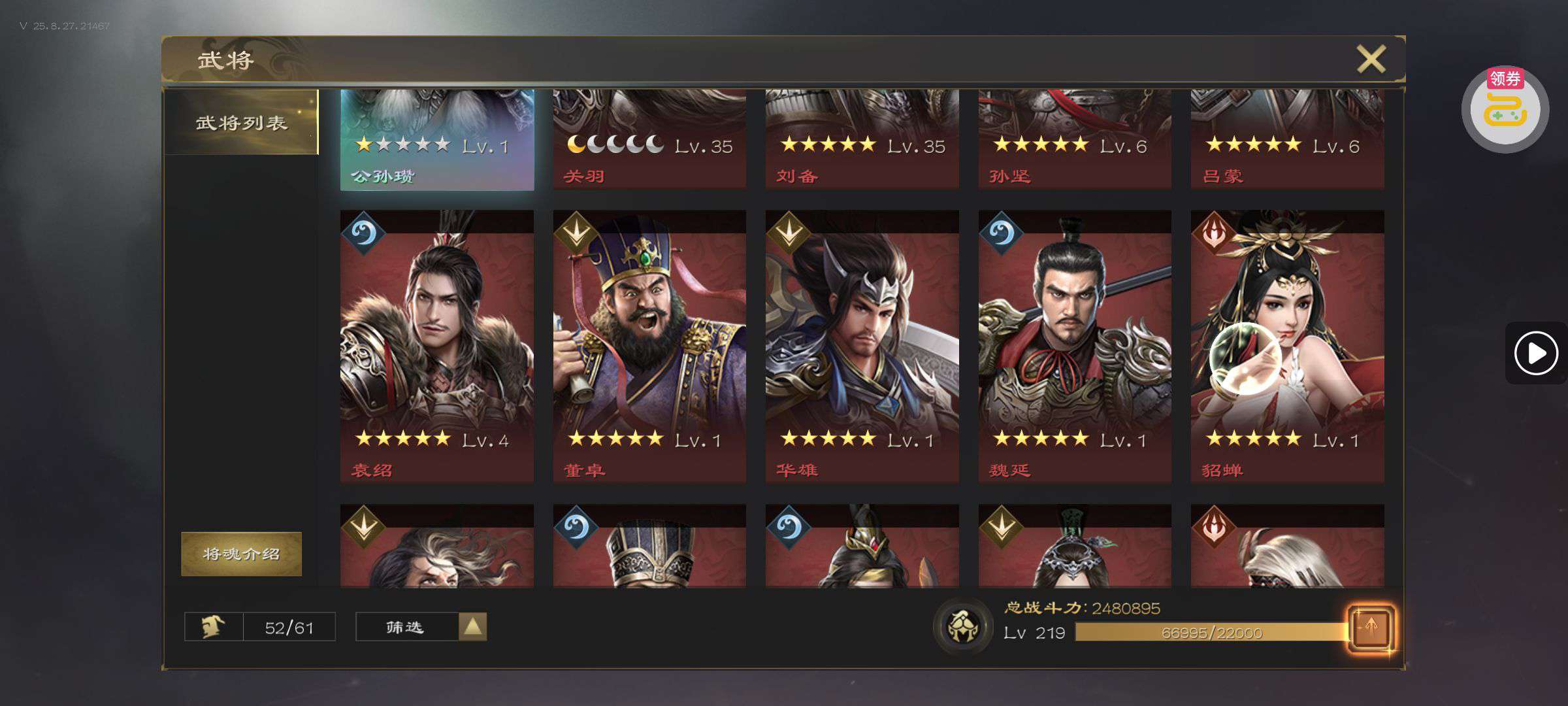The height and width of the screenshot is (706, 1568).
Task: Tap the helmet icon beside total power
Action: click(x=962, y=626)
